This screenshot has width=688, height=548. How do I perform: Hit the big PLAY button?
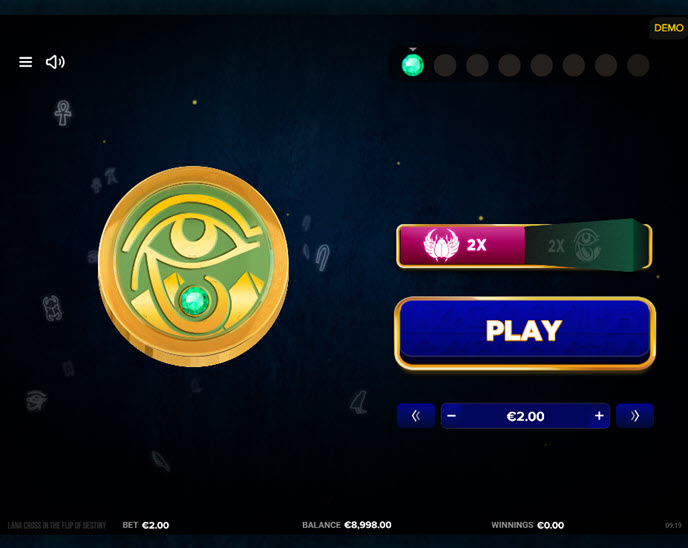[x=524, y=331]
